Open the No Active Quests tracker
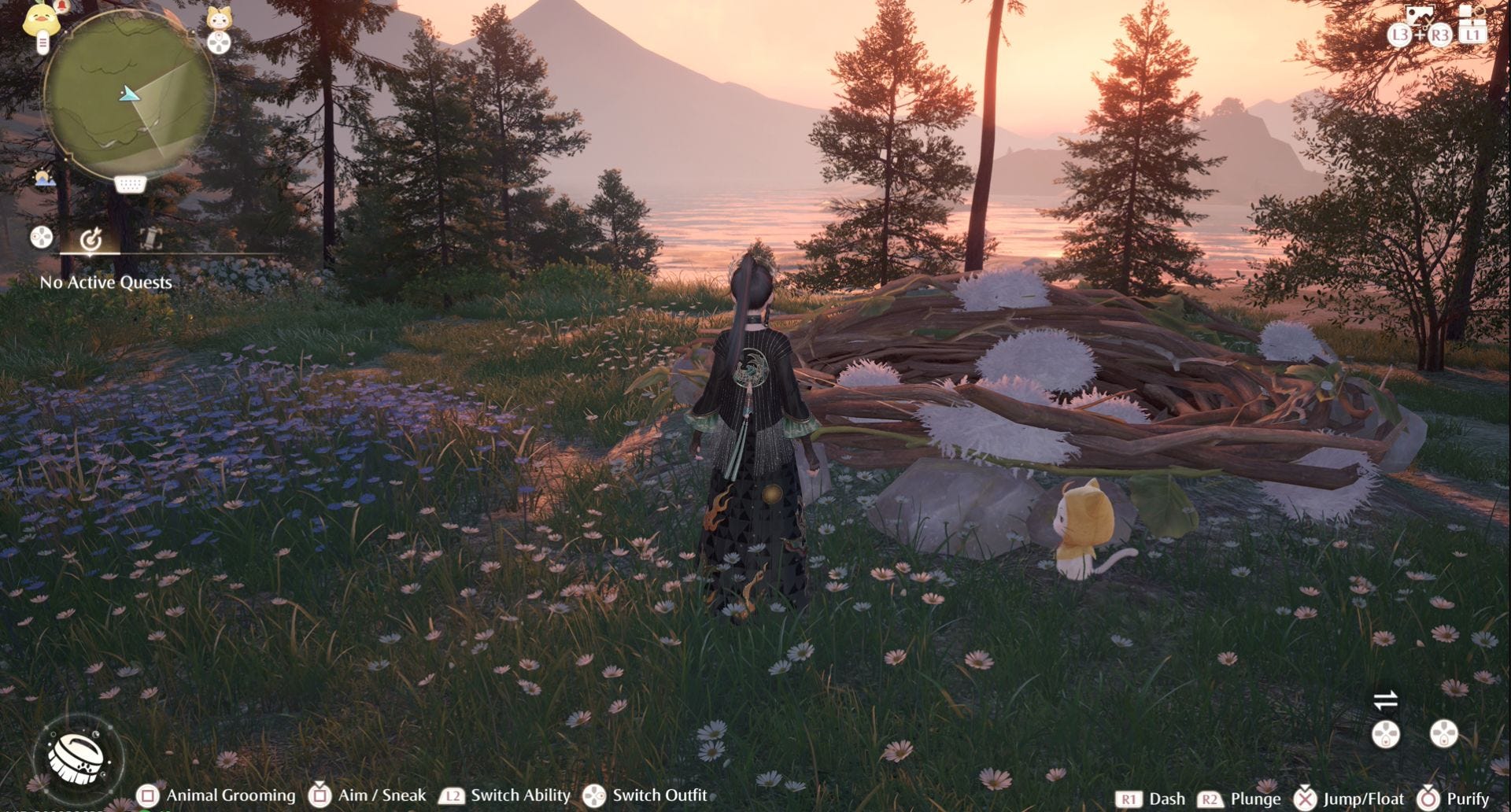 click(105, 282)
